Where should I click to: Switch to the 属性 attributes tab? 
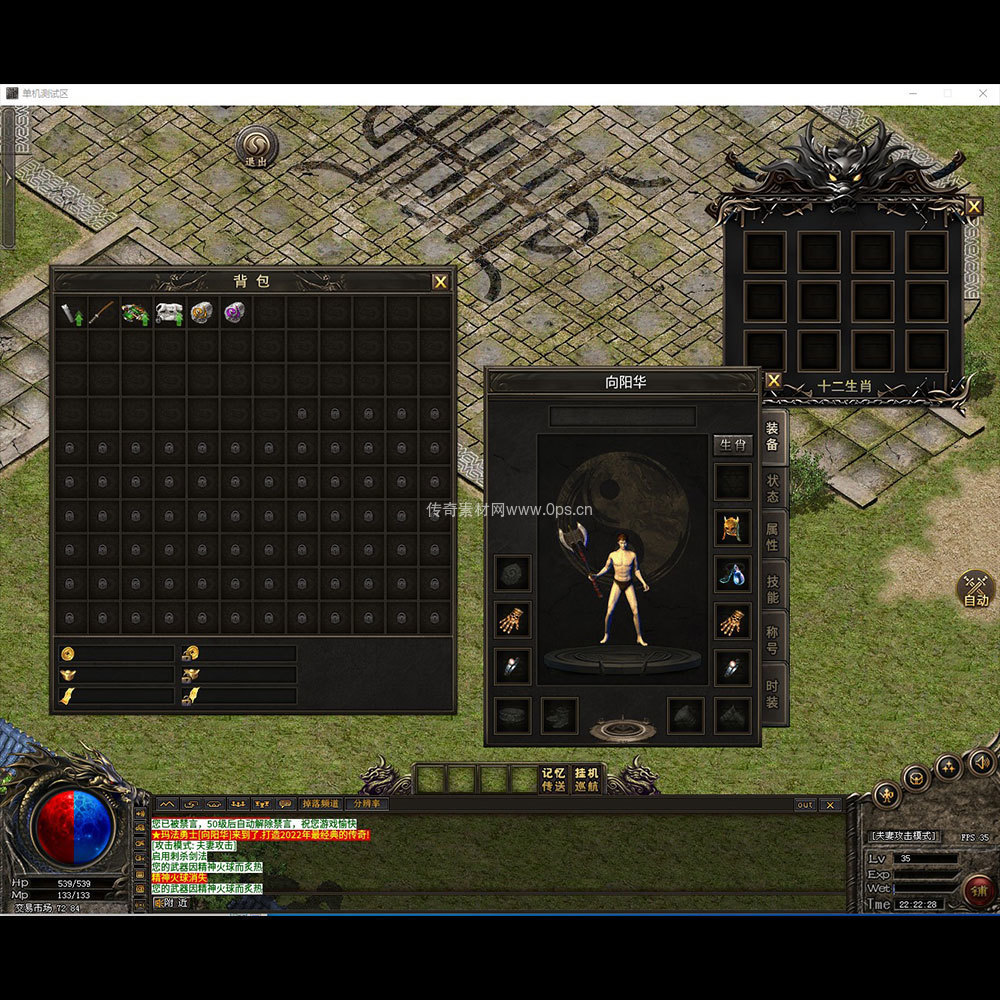click(x=773, y=536)
